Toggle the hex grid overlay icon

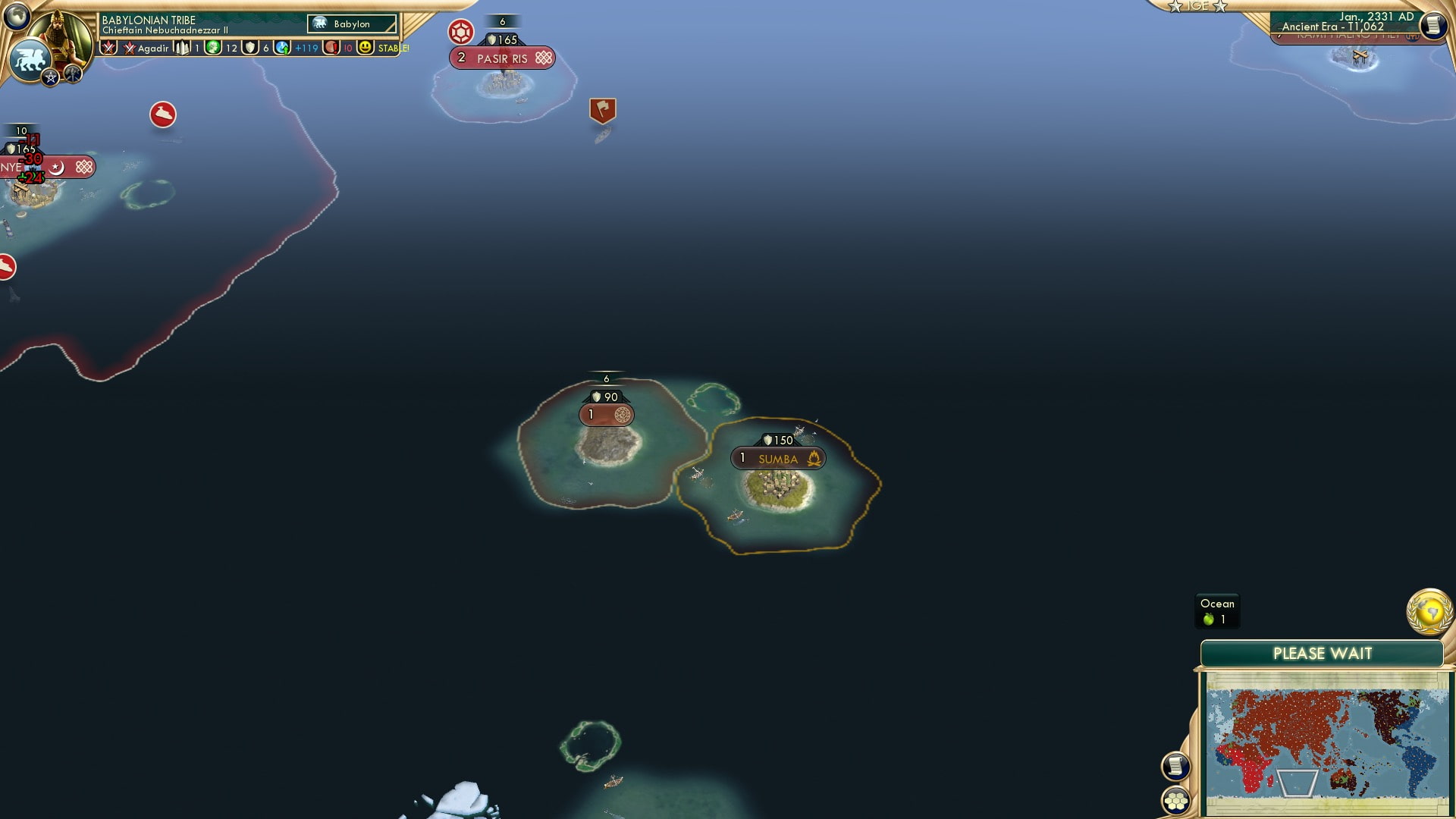click(1176, 800)
